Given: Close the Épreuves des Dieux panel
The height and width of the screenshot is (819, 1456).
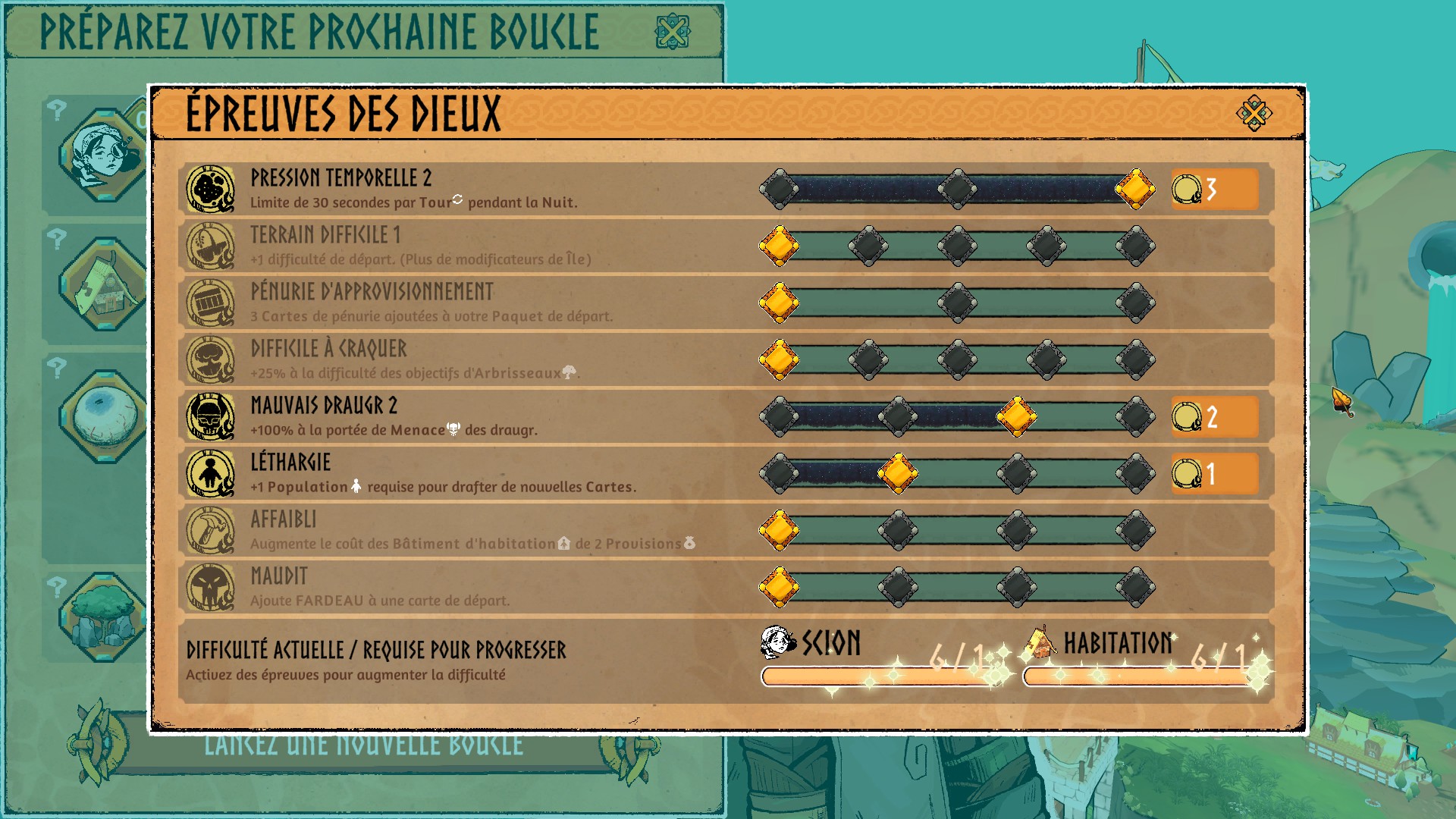Looking at the screenshot, I should (x=1254, y=114).
